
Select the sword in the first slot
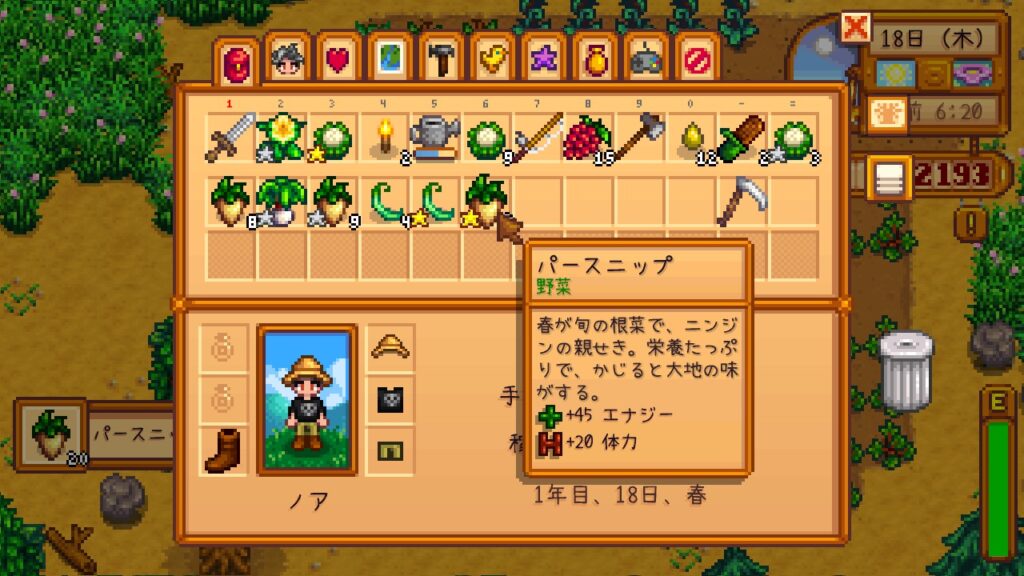(230, 139)
